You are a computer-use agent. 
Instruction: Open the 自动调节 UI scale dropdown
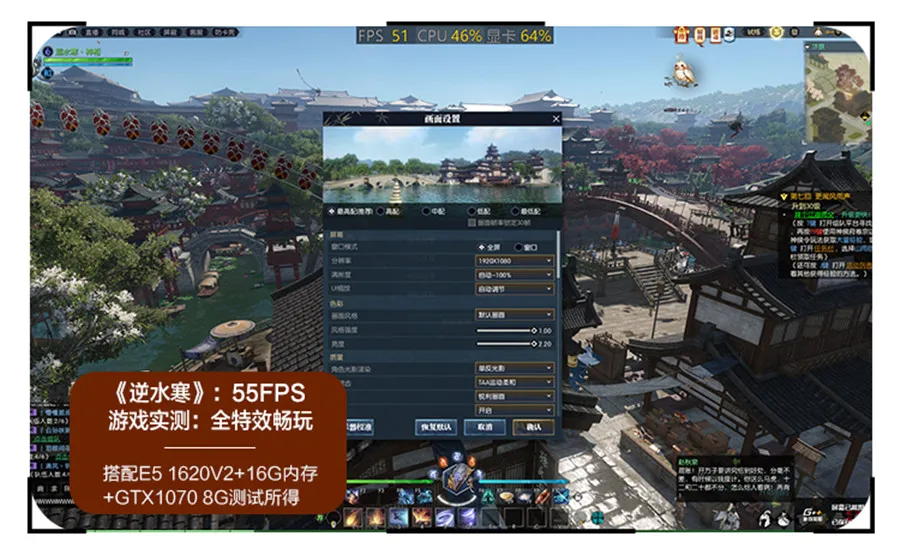(514, 288)
